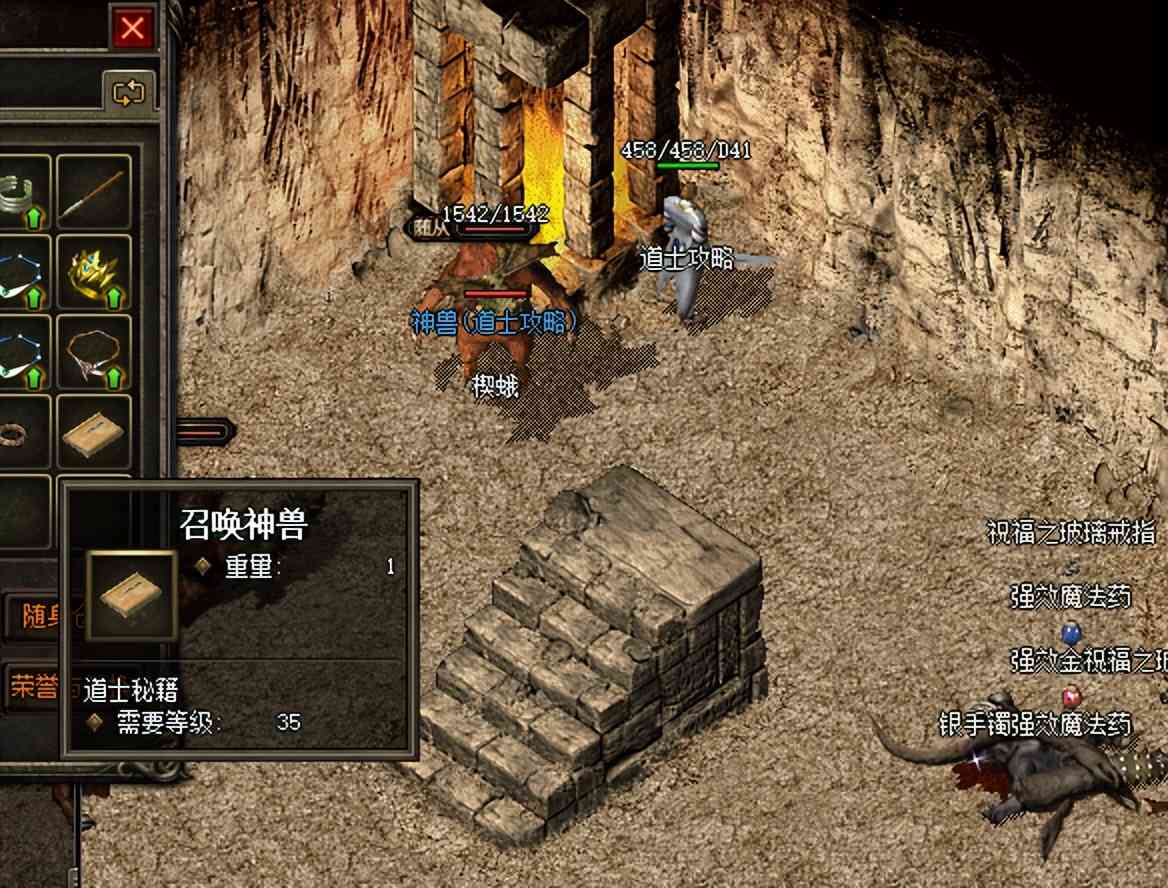Pick the chain necklace with pendant slot
Viewport: 1168px width, 888px height.
coord(94,353)
